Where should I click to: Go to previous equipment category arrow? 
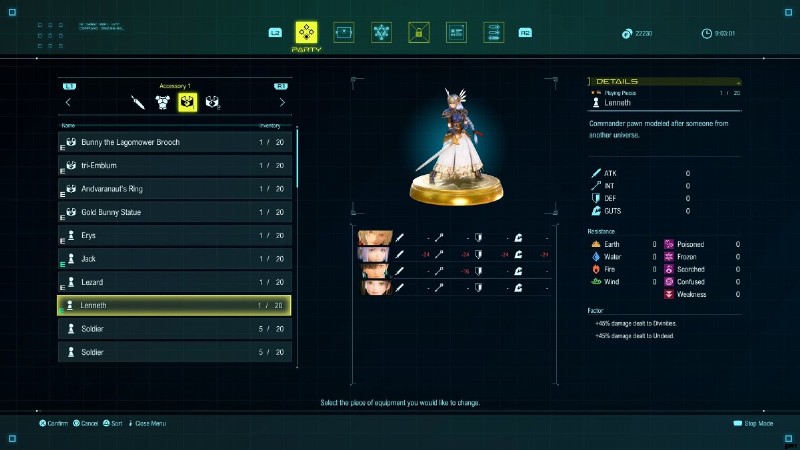click(x=68, y=102)
